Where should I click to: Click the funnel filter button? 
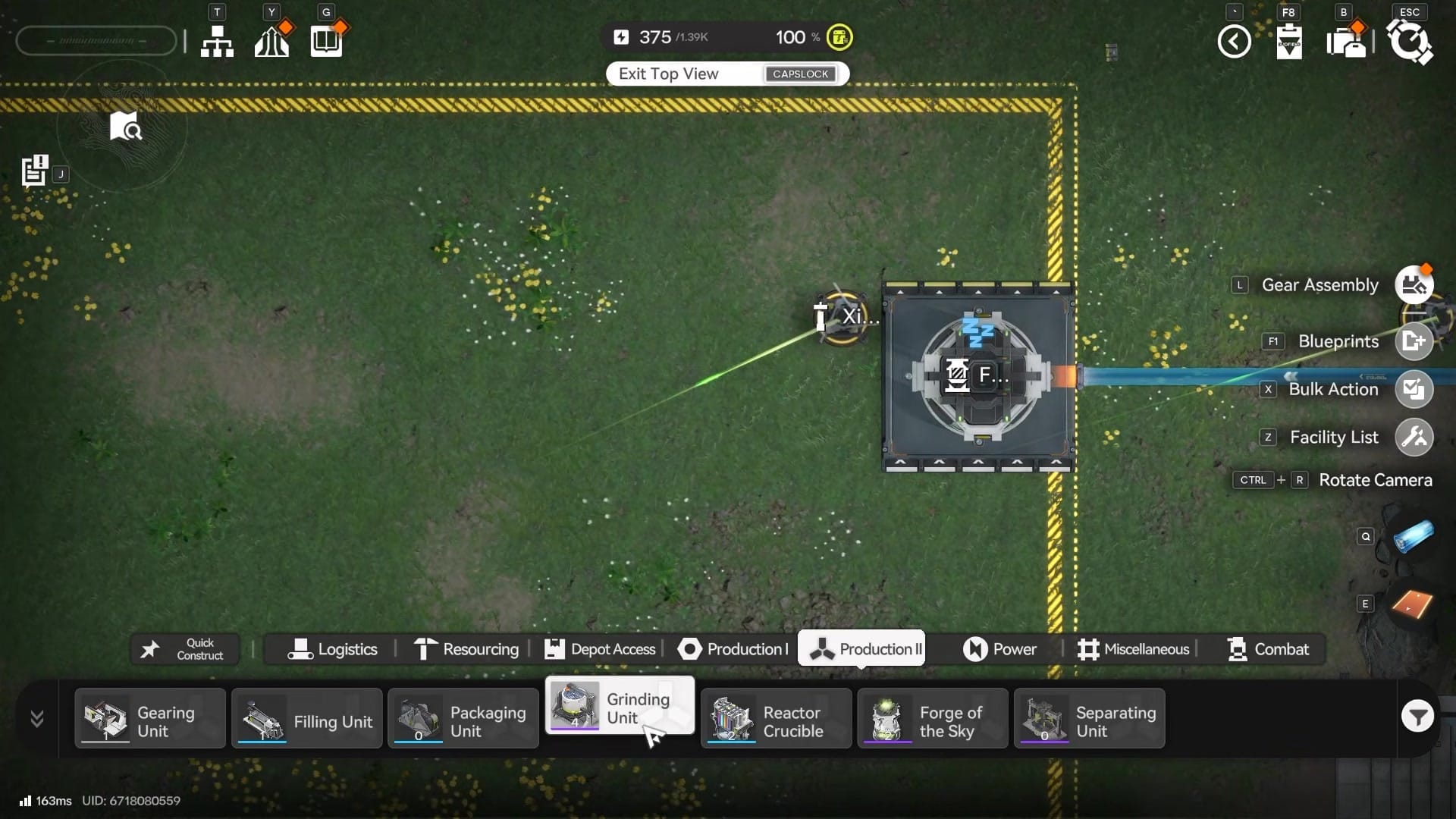pyautogui.click(x=1417, y=717)
